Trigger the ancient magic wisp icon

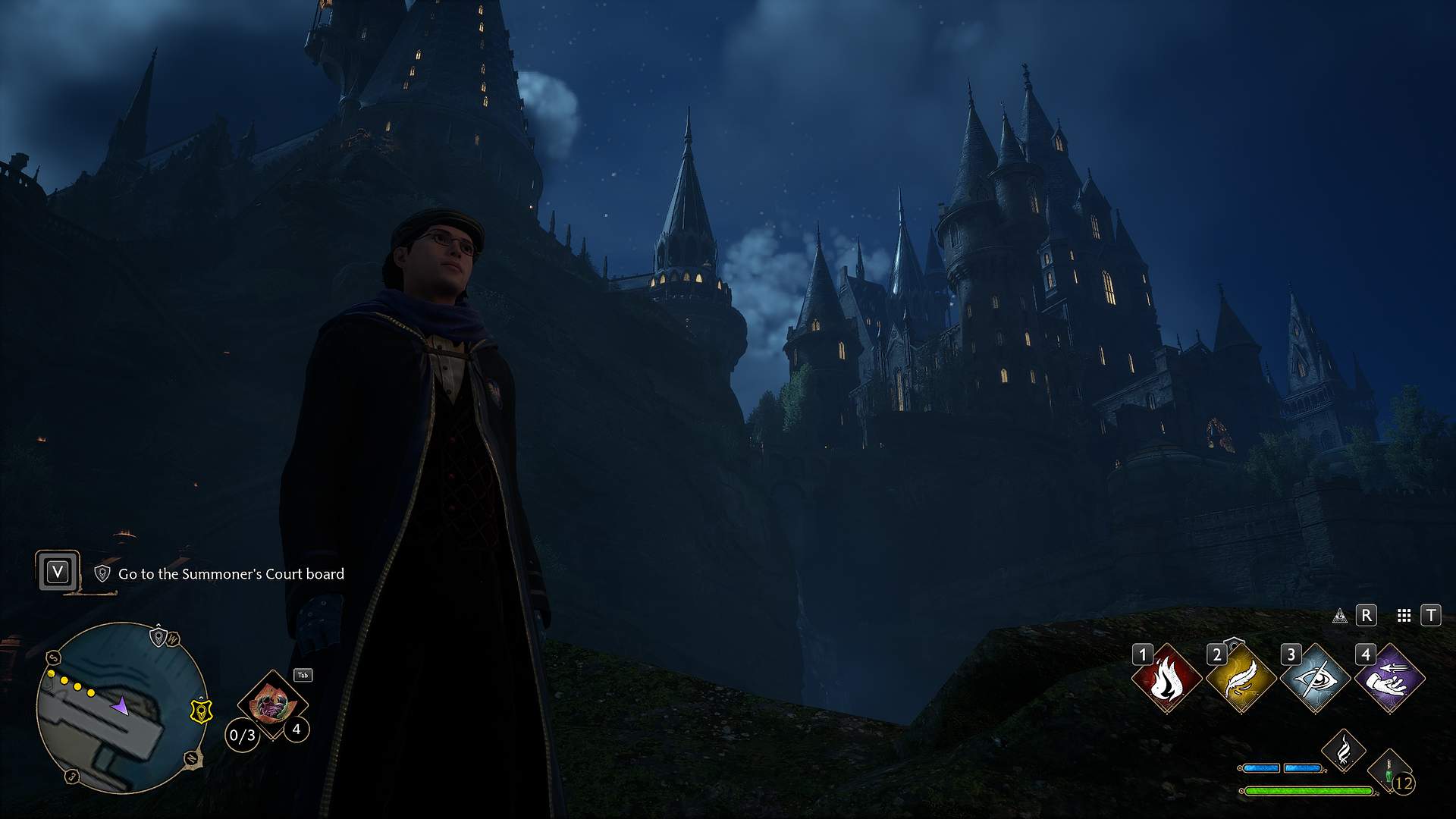coord(1343,751)
